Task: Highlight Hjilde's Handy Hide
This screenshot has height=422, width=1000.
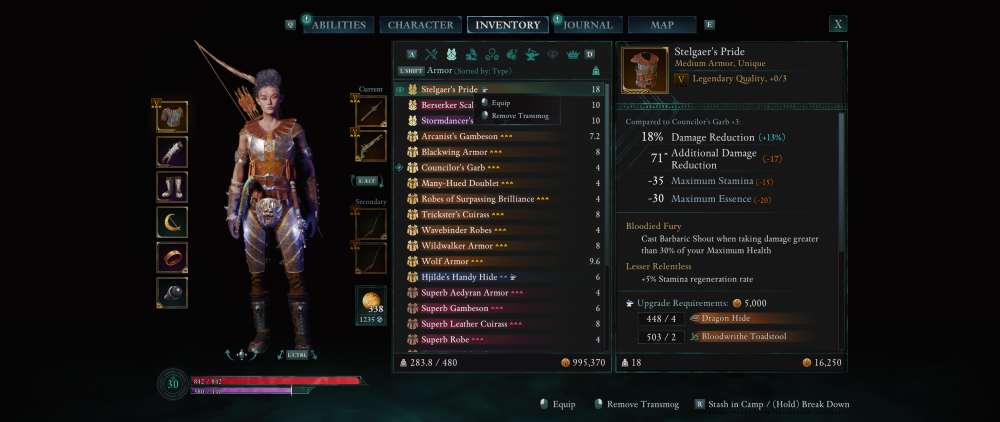Action: click(460, 277)
